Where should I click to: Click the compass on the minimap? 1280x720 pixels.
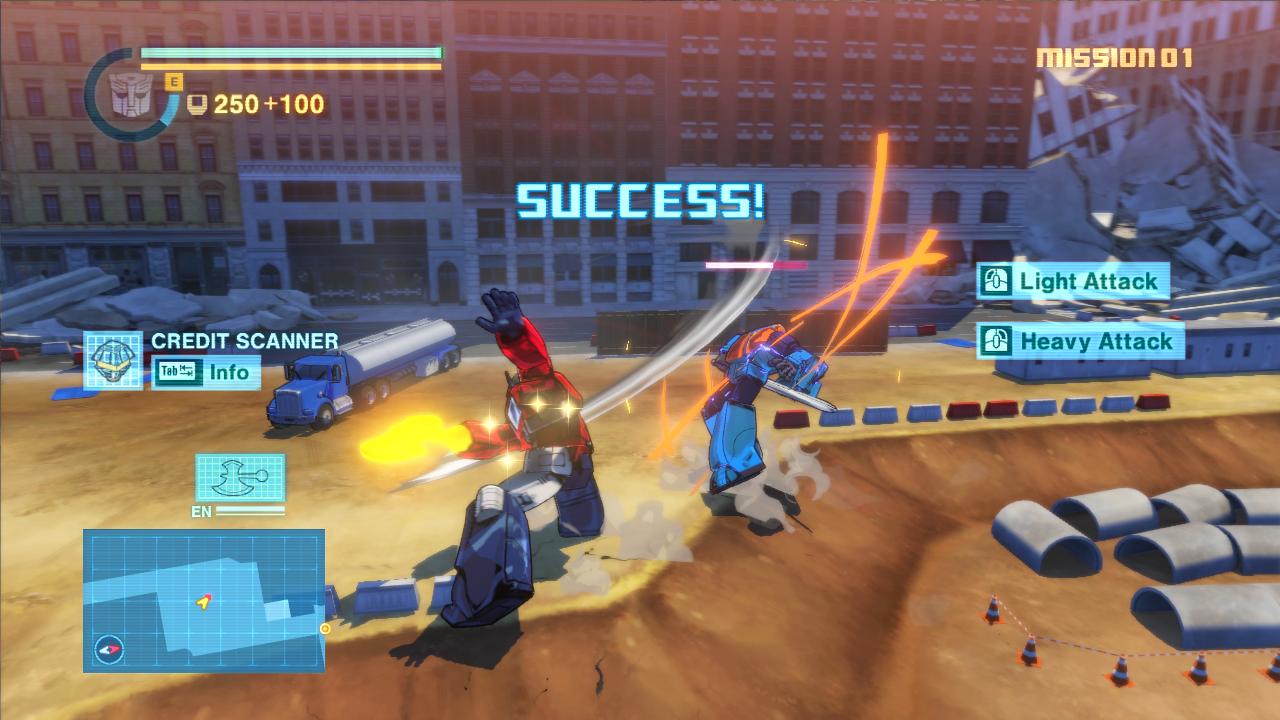[109, 649]
